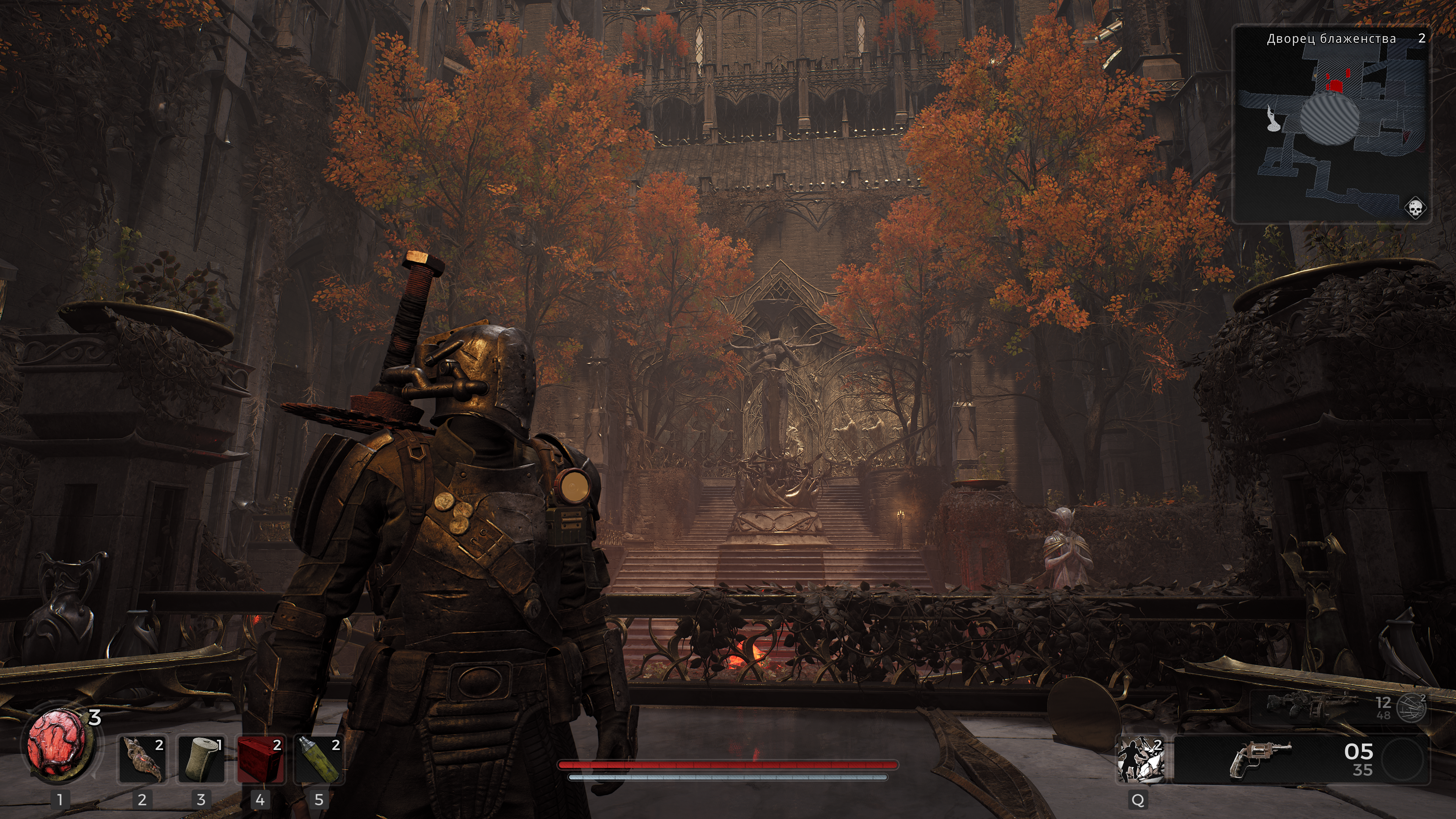Viewport: 1456px width, 819px height.
Task: Click the skull marker on the minimap
Action: pyautogui.click(x=1415, y=209)
